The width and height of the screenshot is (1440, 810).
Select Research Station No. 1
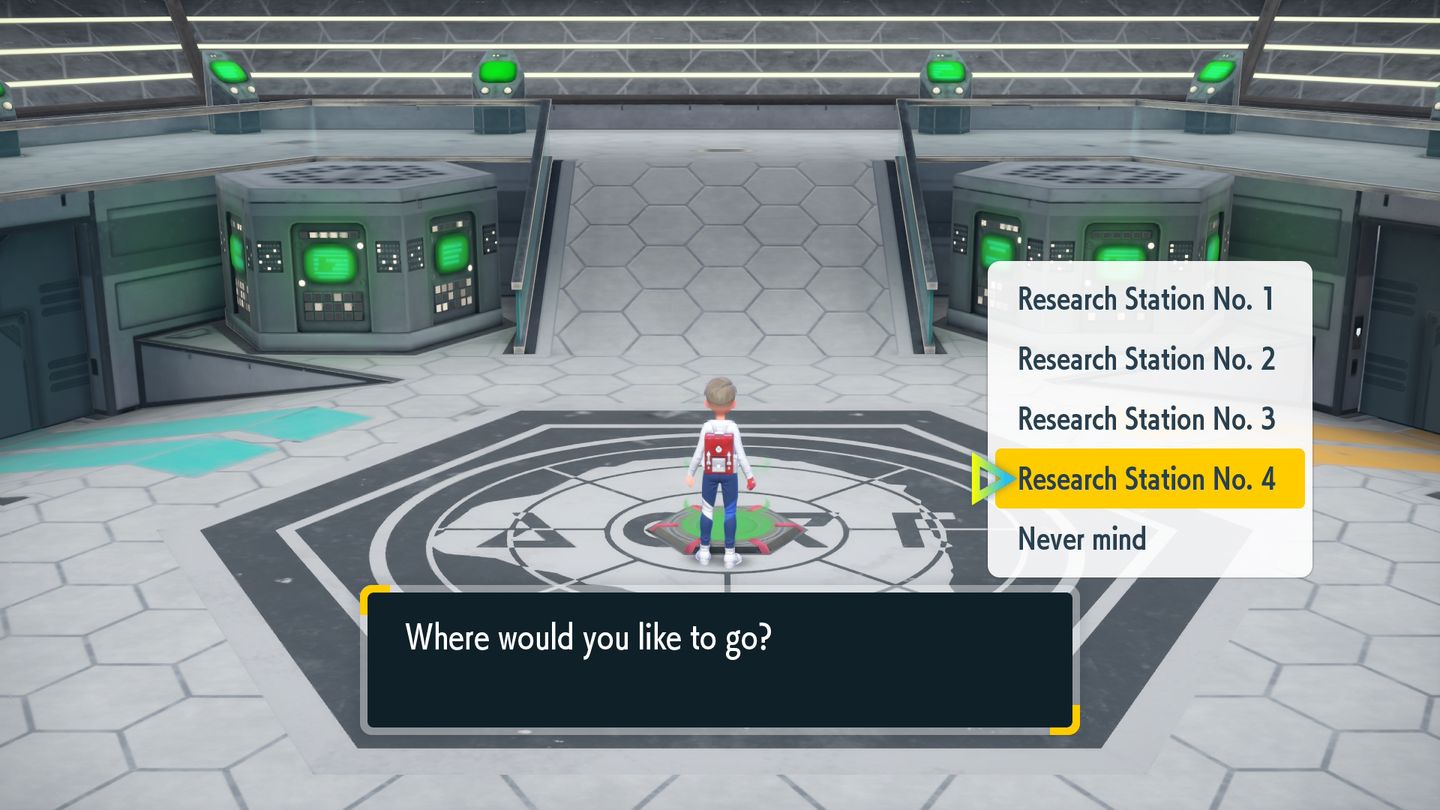pos(1146,299)
